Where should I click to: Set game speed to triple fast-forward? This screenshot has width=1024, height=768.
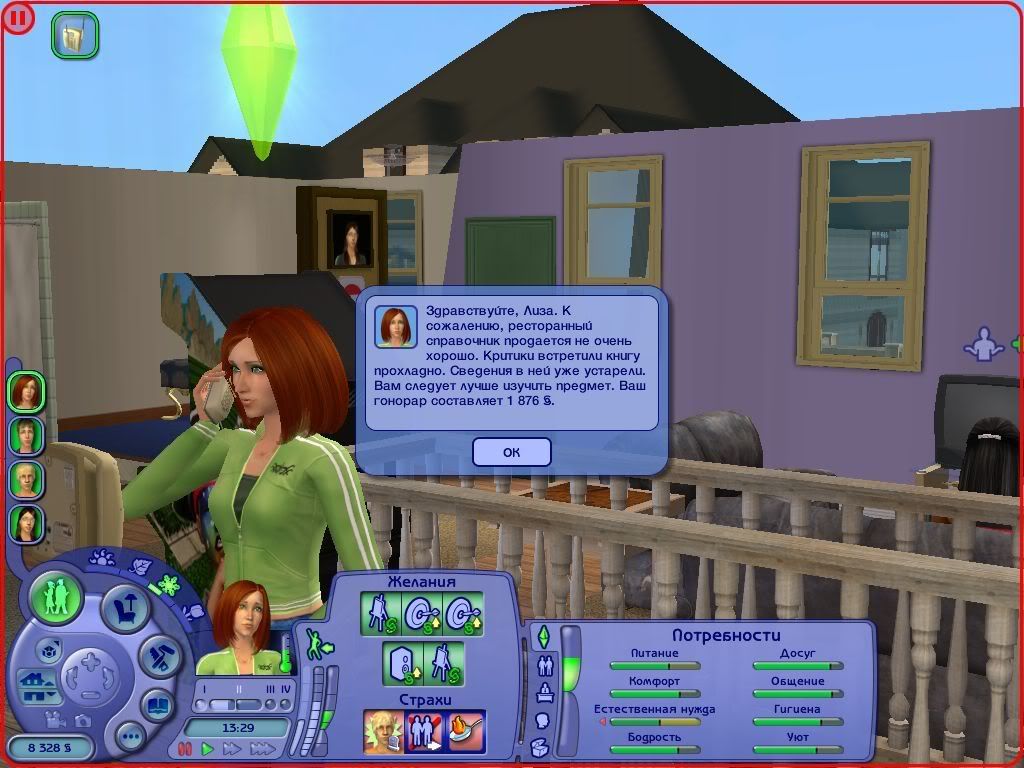[x=263, y=748]
